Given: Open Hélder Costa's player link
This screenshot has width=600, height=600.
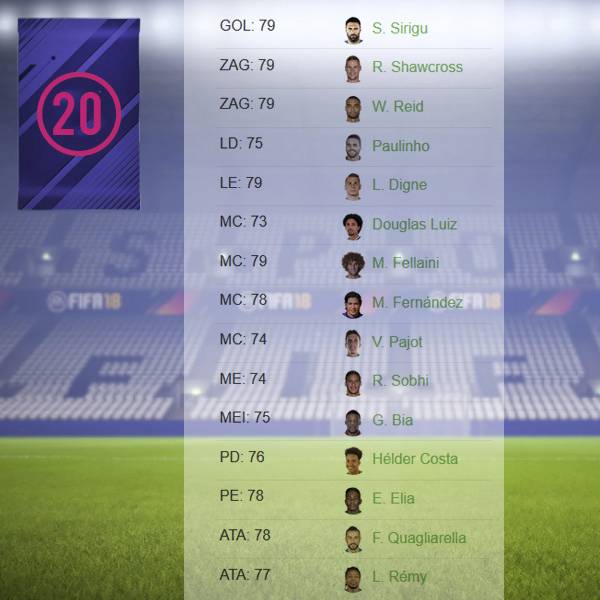Looking at the screenshot, I should point(414,459).
